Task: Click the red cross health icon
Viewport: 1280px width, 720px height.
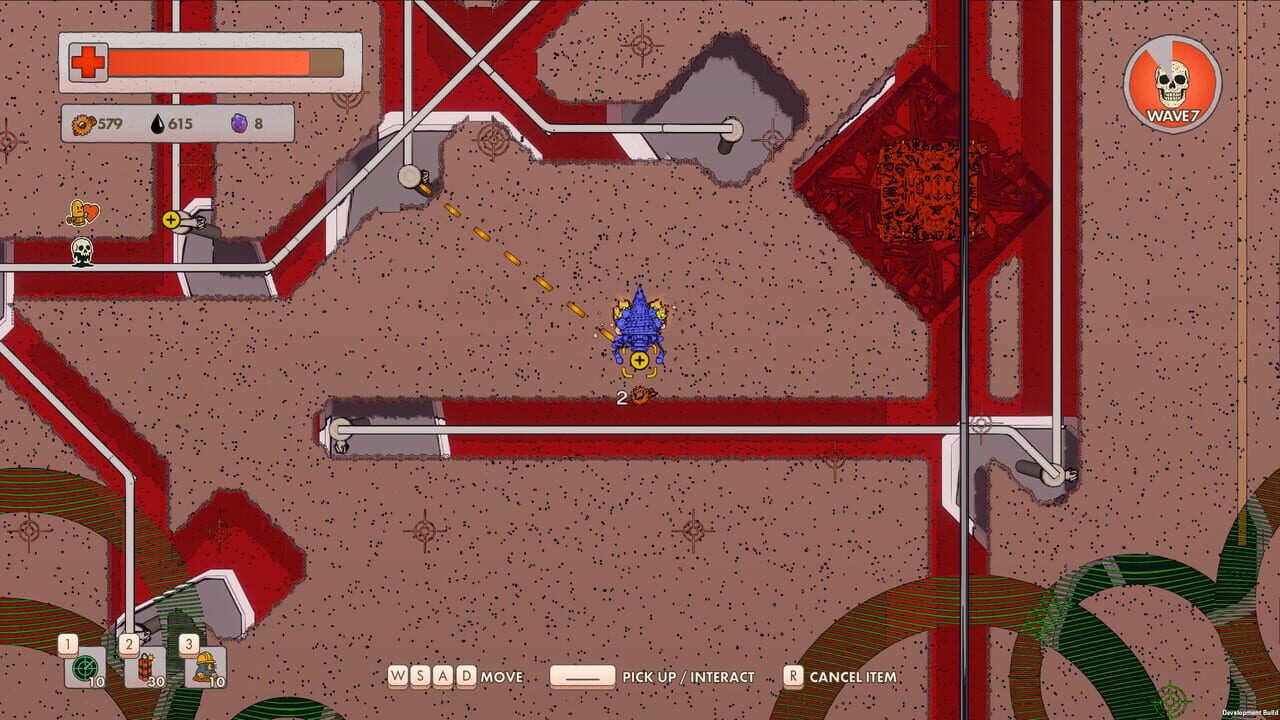Action: [89, 61]
